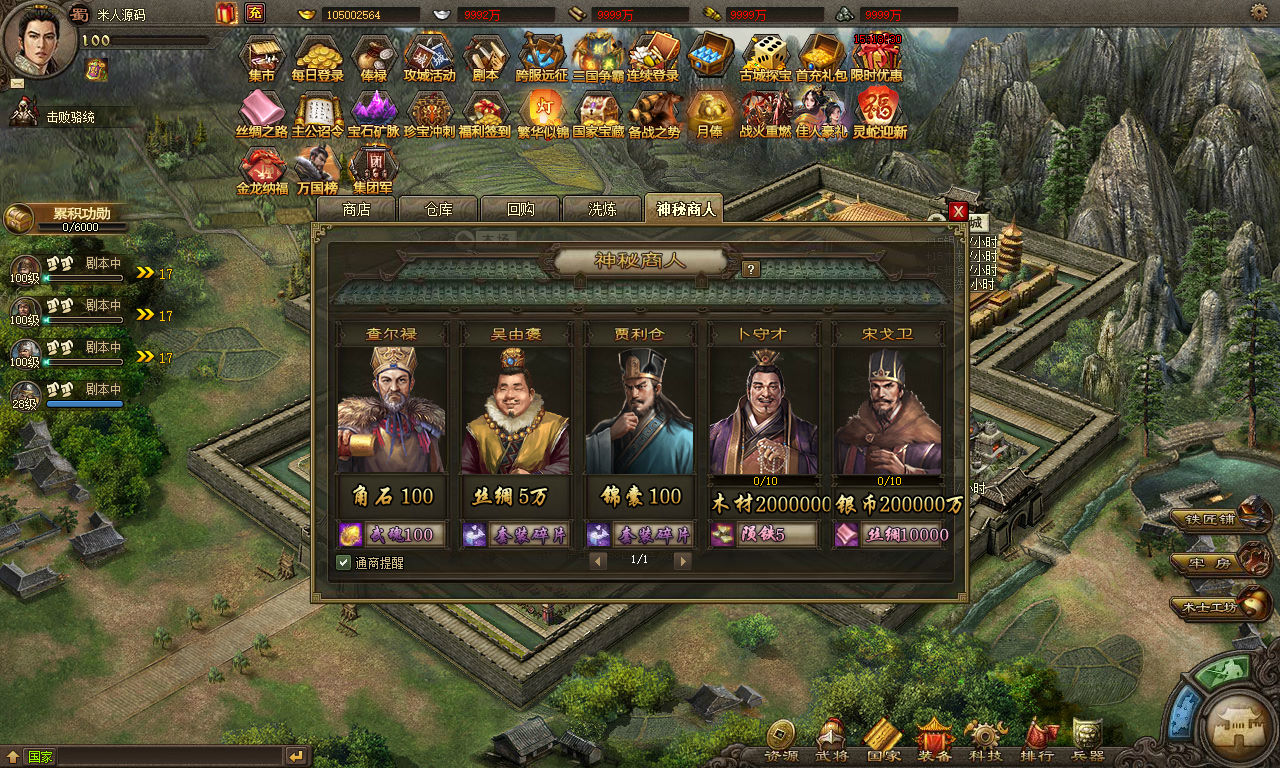Screen dimensions: 1280x768
Task: Select the 回购 buyback tab
Action: point(520,209)
